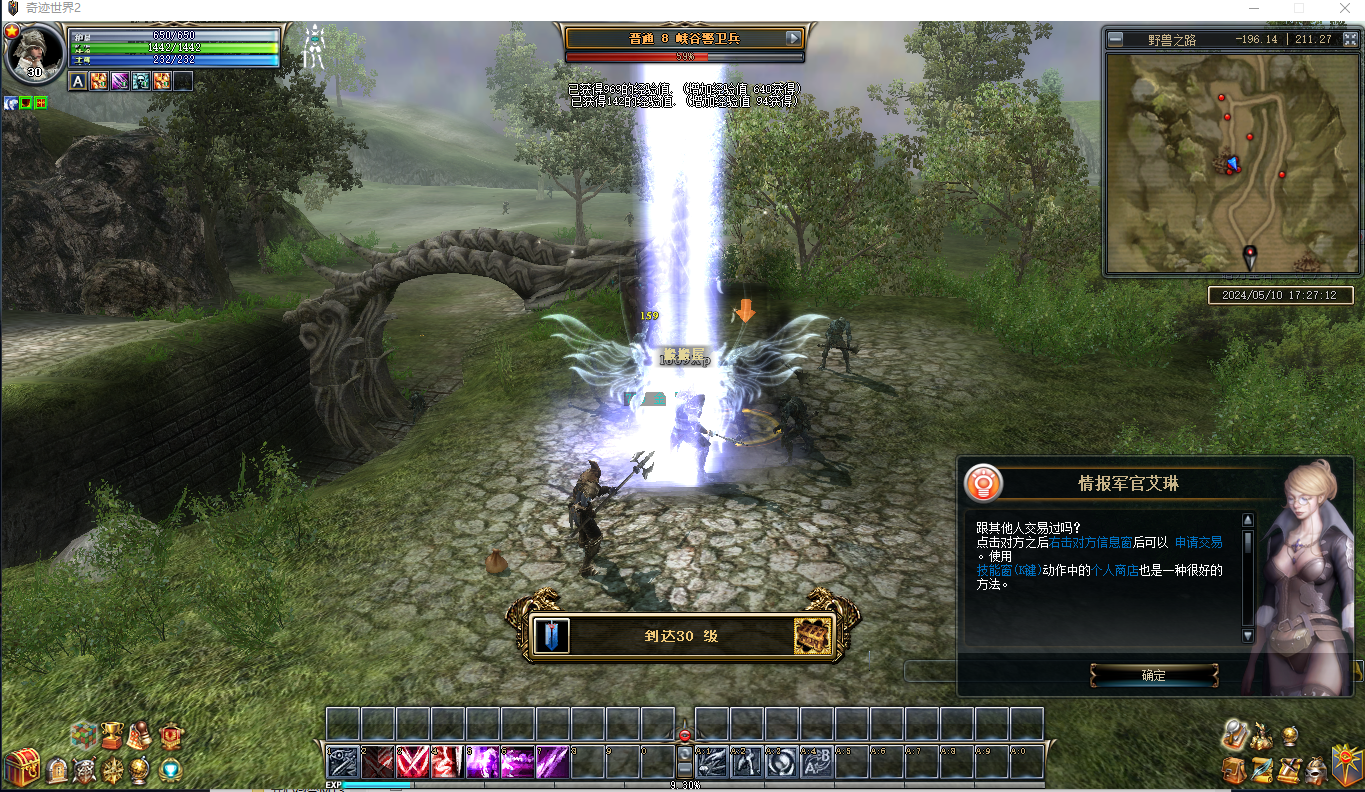This screenshot has height=792, width=1365.
Task: Open the red treasure chest icon
Action: point(21,769)
